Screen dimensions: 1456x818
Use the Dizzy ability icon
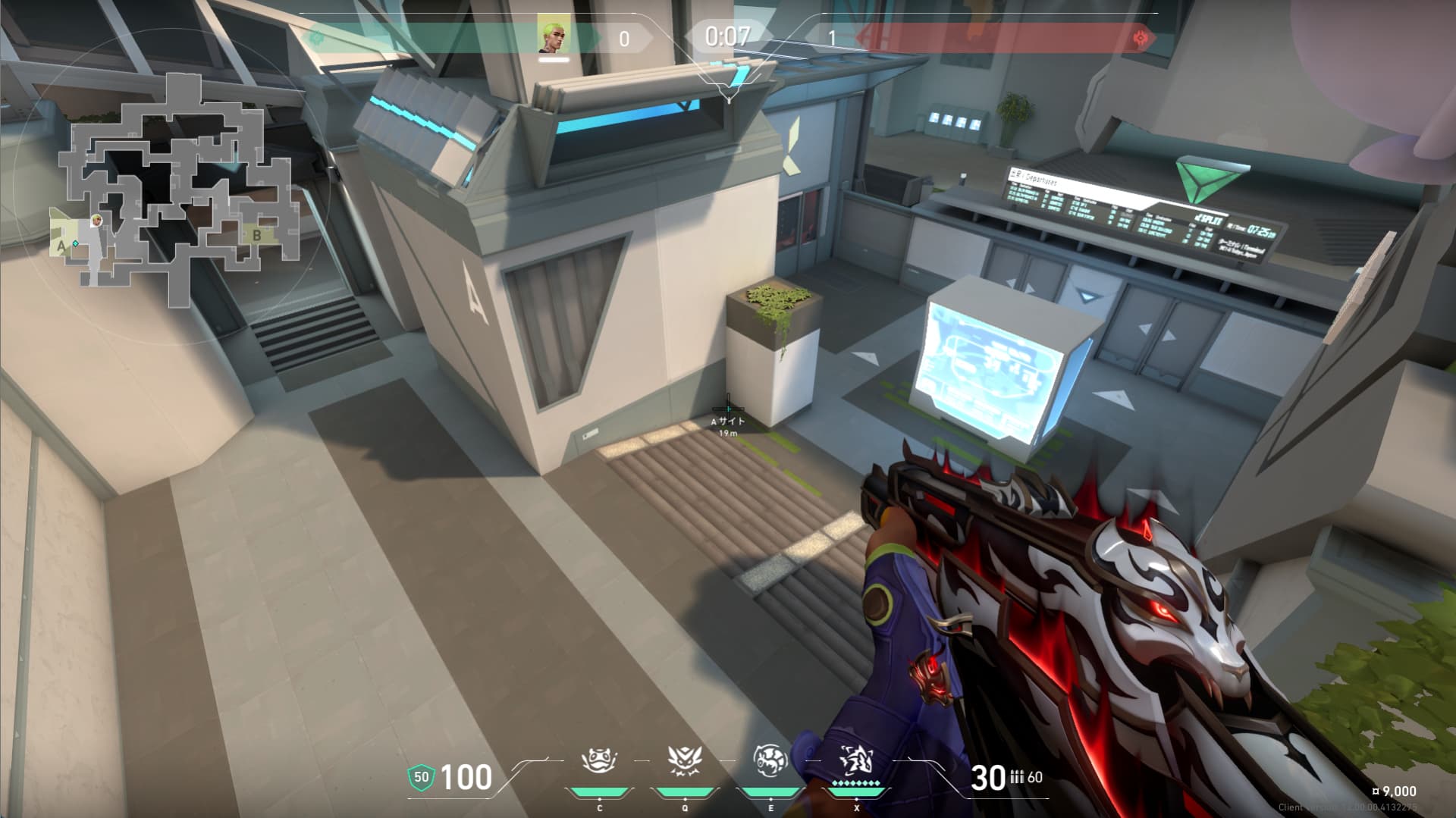(770, 761)
